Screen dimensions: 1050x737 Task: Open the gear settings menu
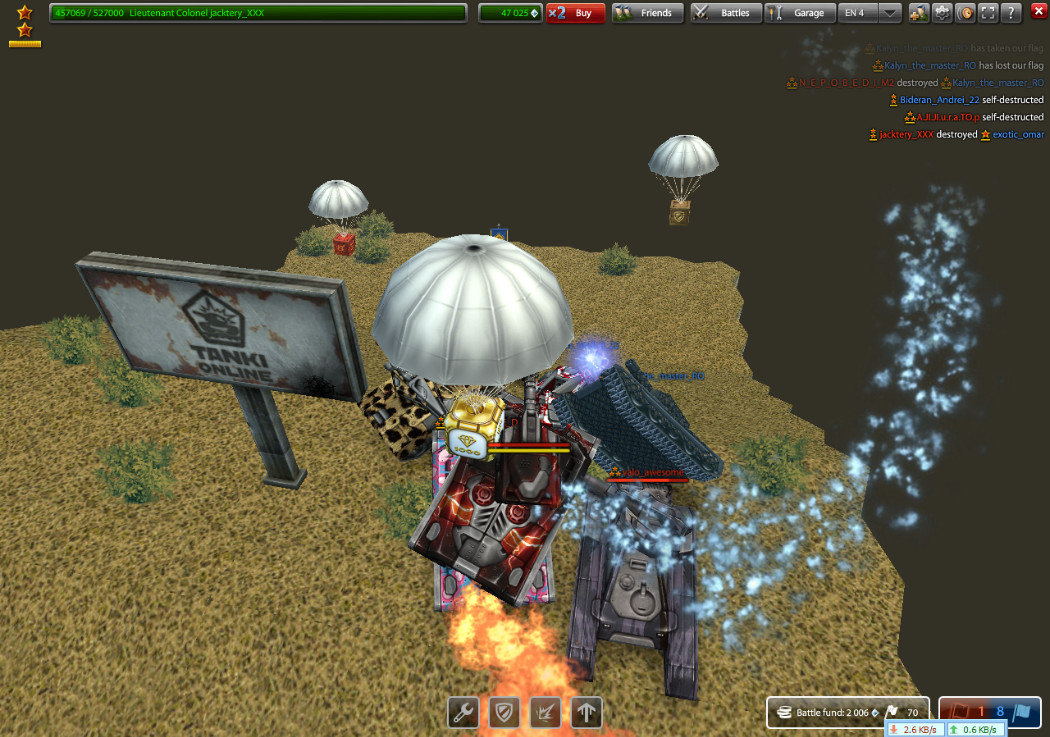click(x=941, y=13)
